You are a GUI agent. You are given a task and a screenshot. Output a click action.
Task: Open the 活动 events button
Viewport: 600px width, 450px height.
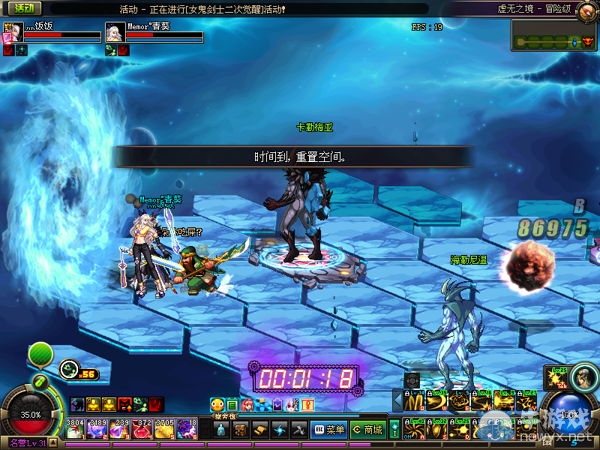(x=22, y=8)
